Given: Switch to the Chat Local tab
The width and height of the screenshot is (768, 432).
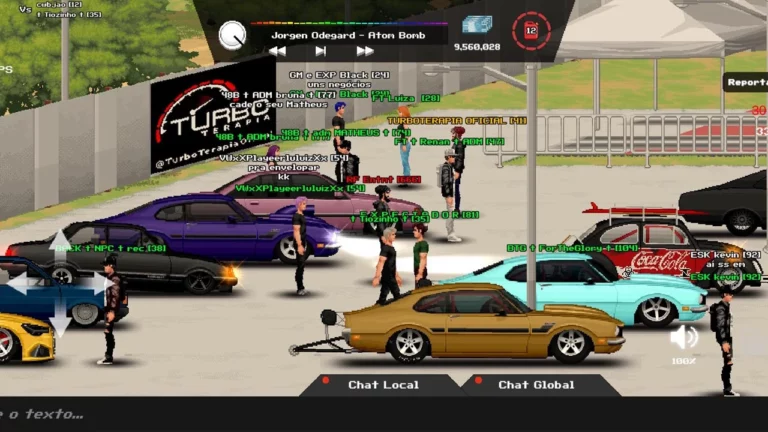Looking at the screenshot, I should point(383,385).
